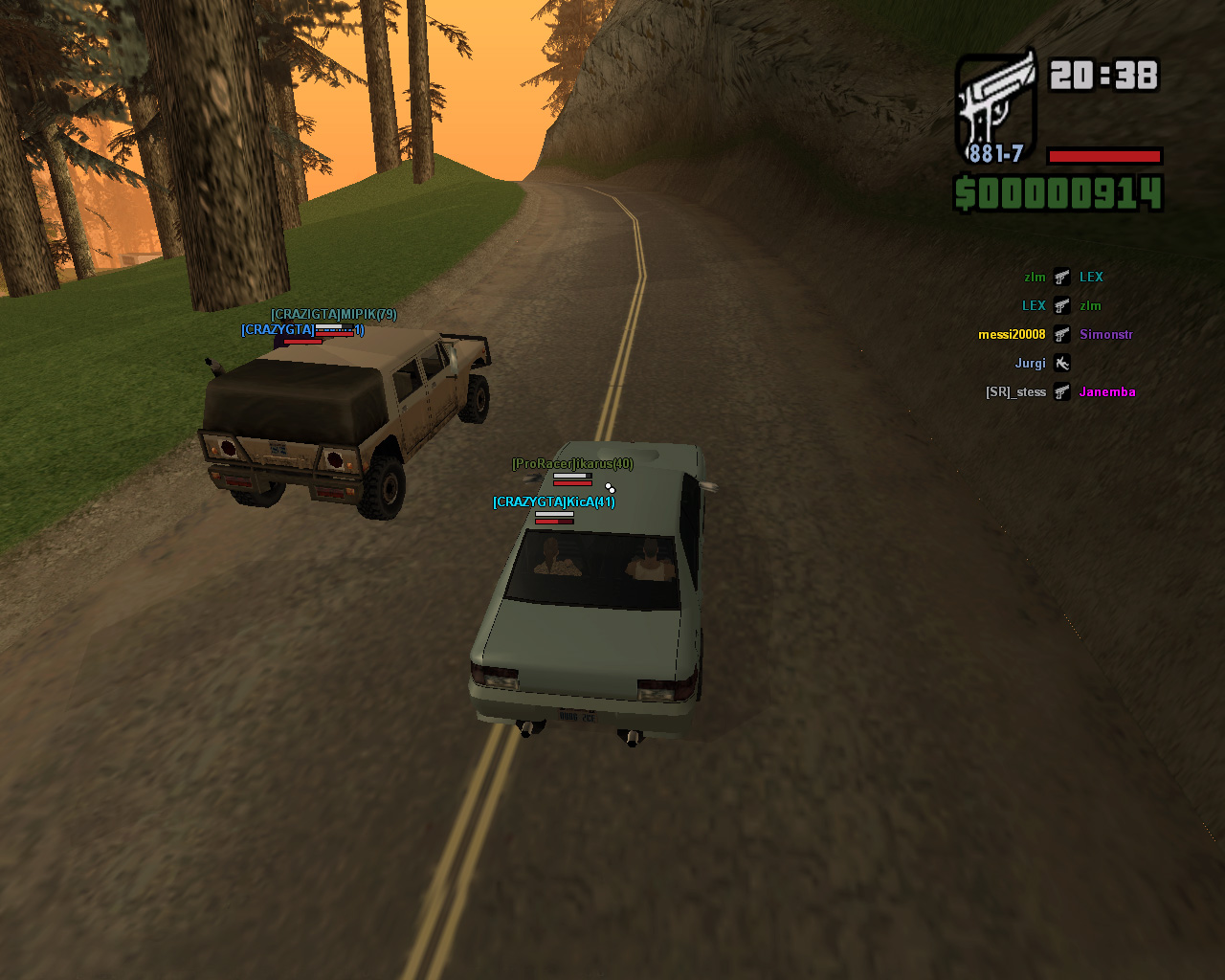
Task: Click Simonstr's name in the kill feed
Action: tap(1105, 335)
